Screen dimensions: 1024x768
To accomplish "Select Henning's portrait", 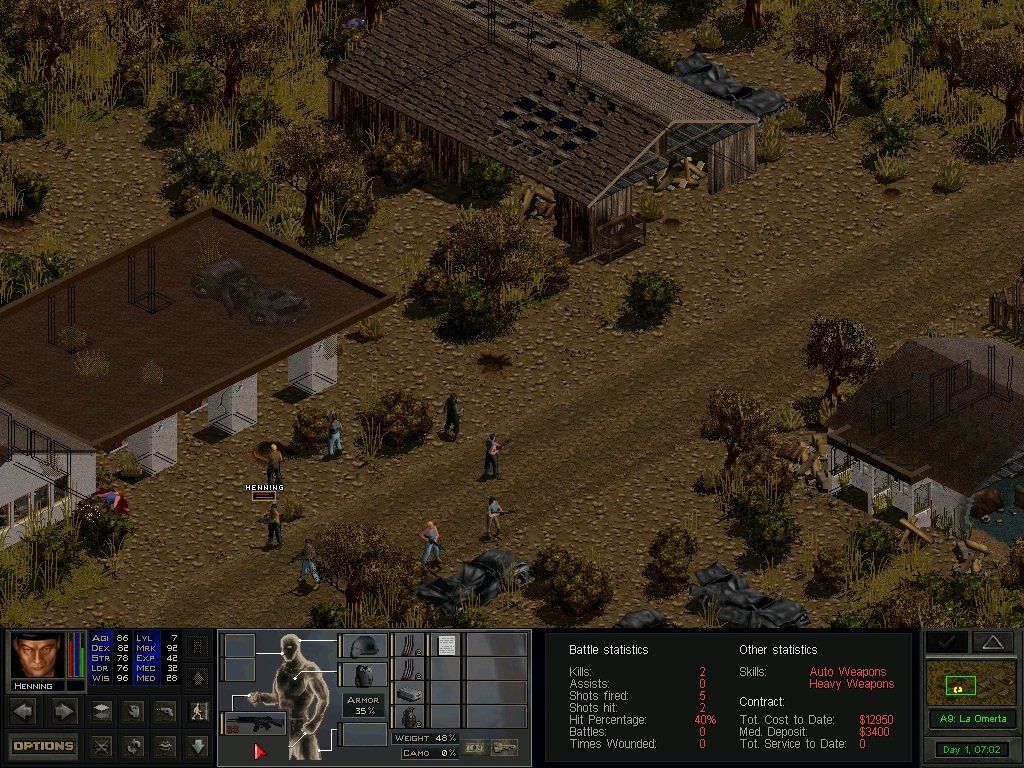I will tap(35, 656).
